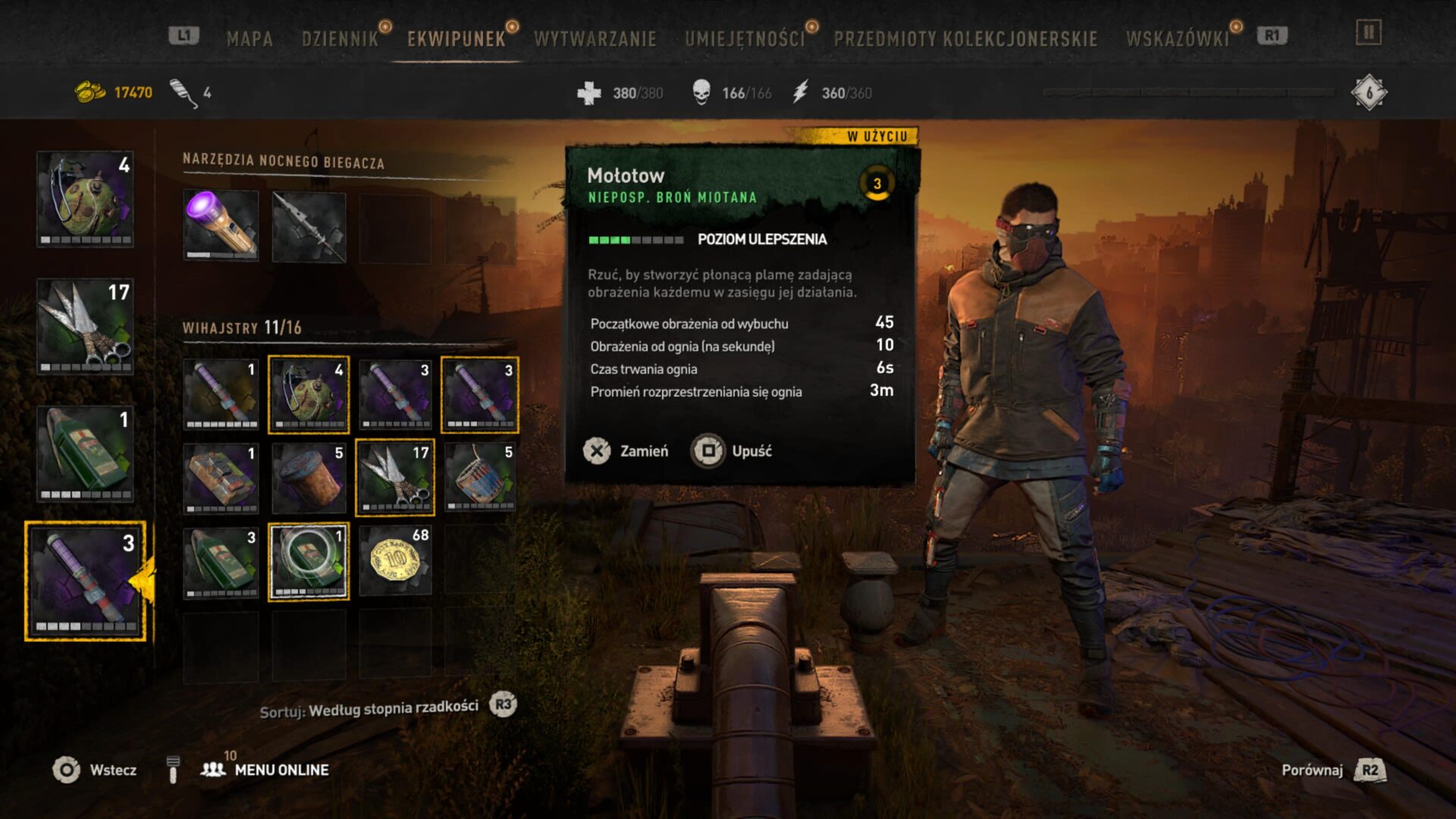Select the rusty orange canister item

(x=309, y=478)
